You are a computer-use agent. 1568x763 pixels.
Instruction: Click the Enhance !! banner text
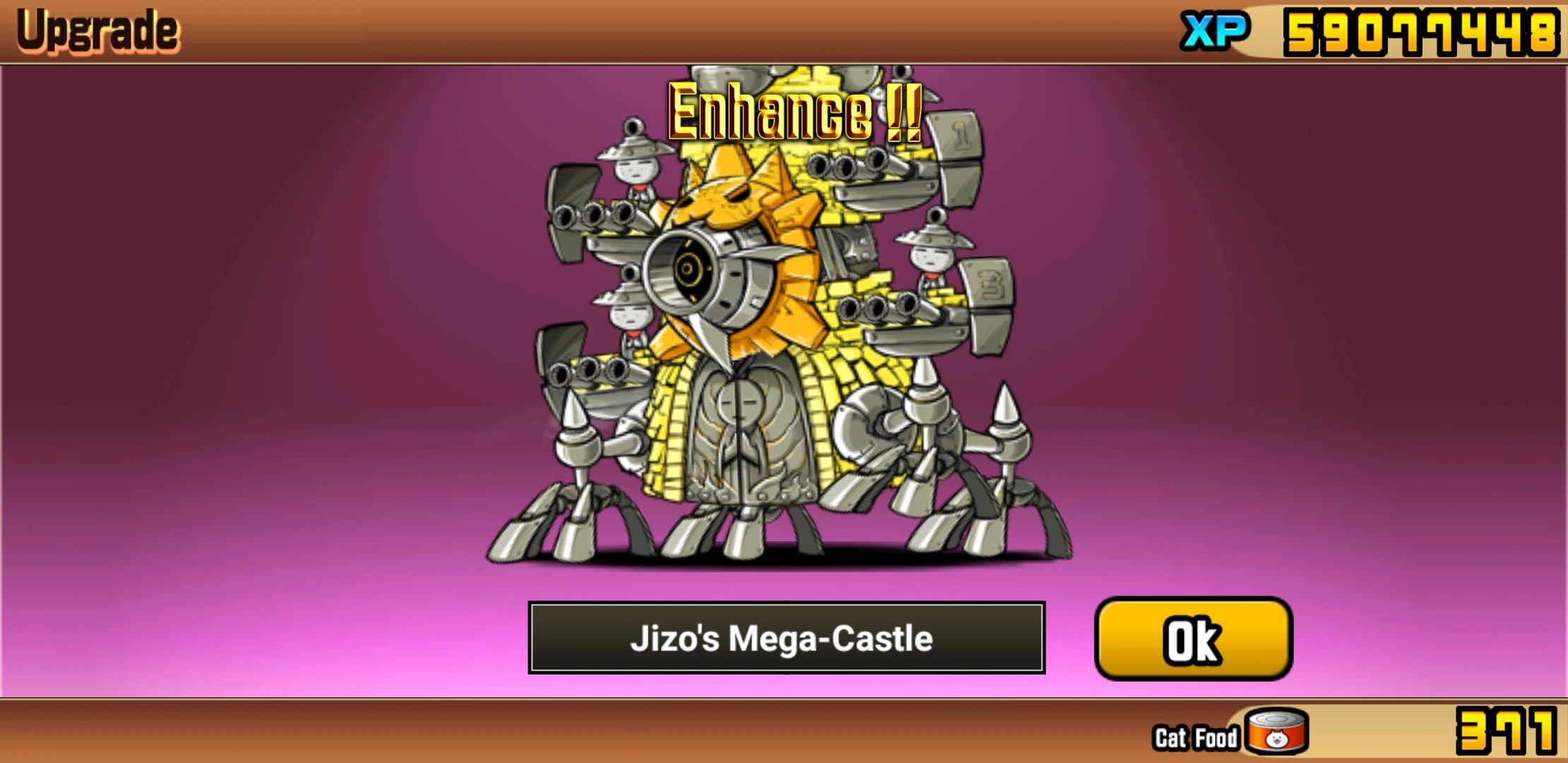pos(791,110)
